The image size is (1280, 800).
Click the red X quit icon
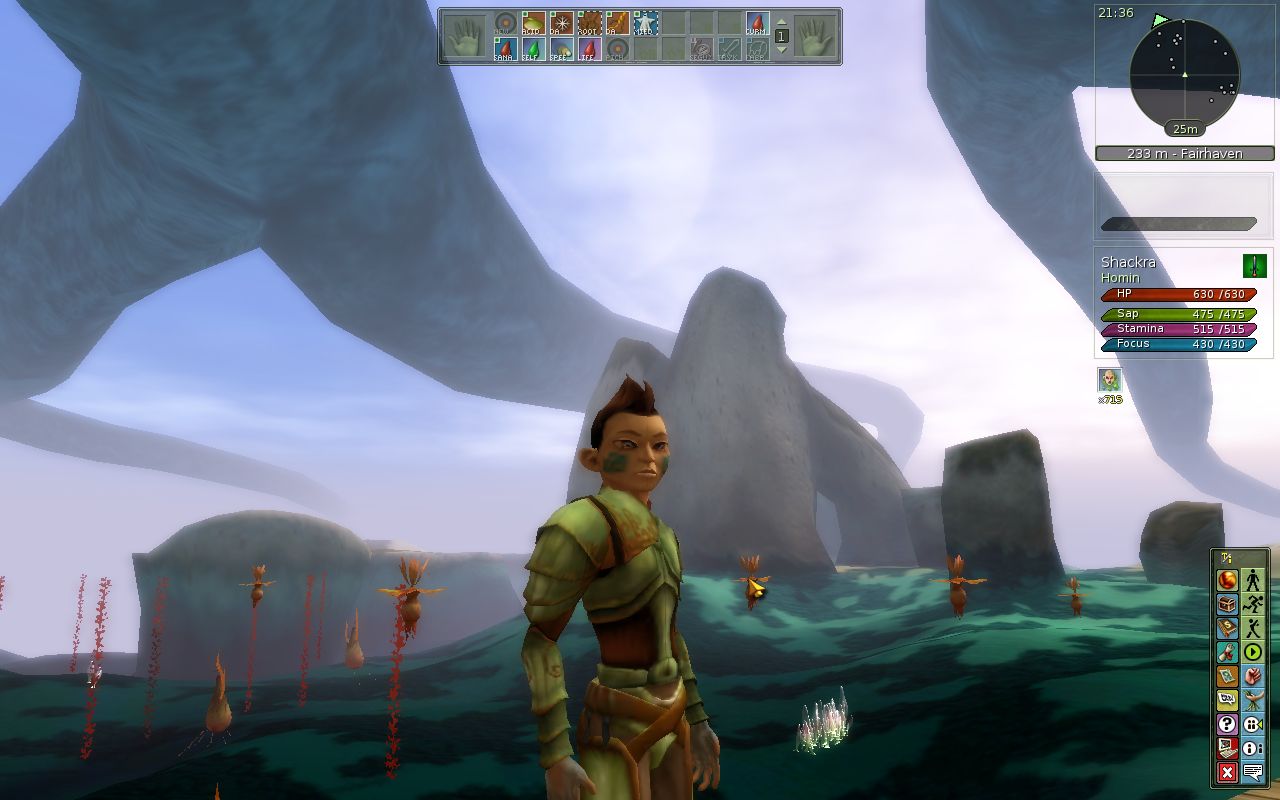(x=1228, y=772)
